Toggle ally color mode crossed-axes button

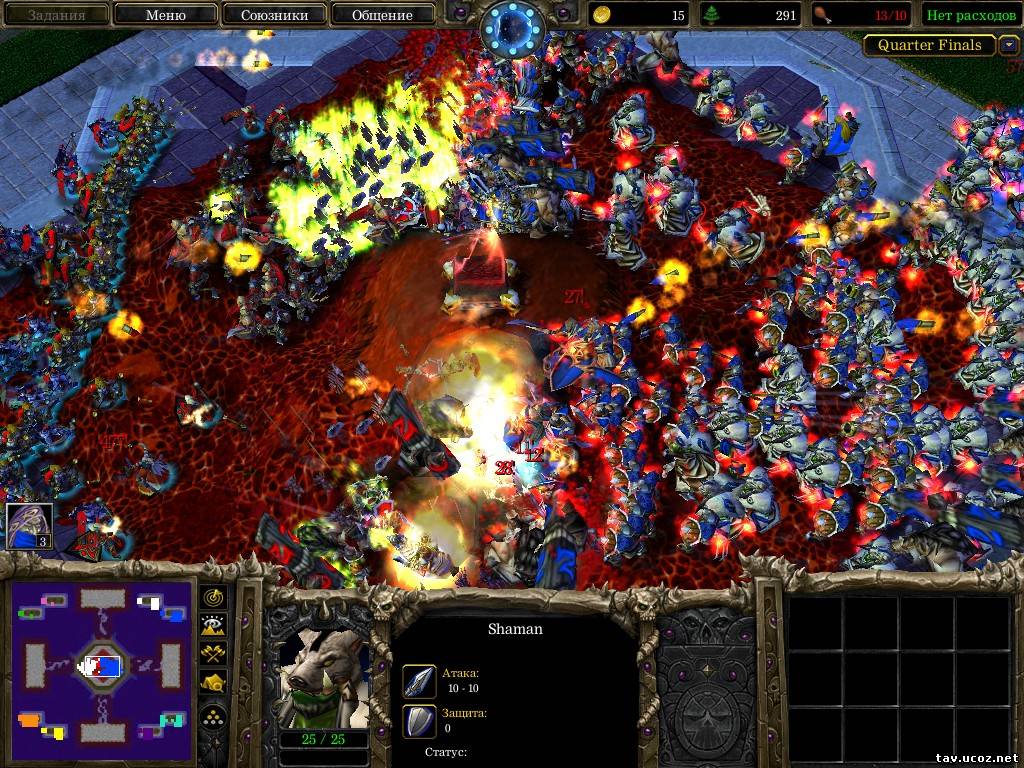tap(214, 654)
